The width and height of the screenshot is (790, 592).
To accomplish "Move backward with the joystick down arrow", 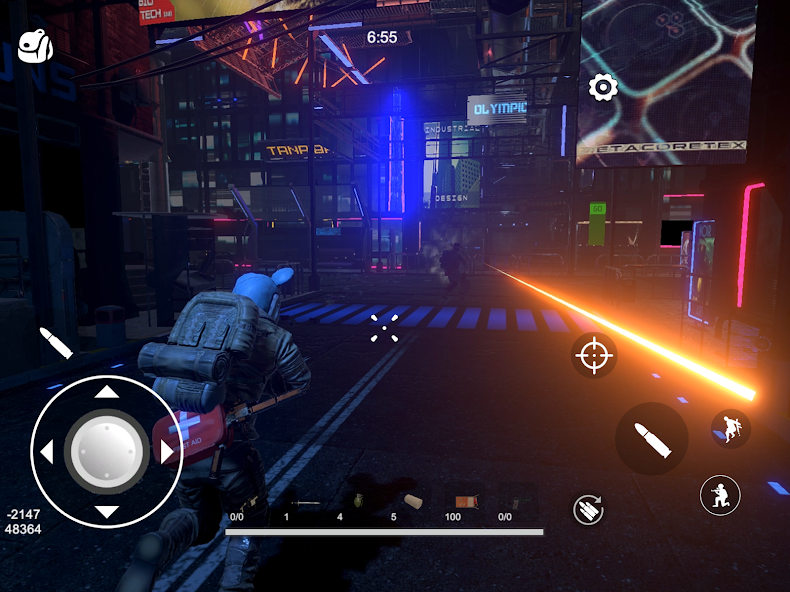I will pos(106,513).
